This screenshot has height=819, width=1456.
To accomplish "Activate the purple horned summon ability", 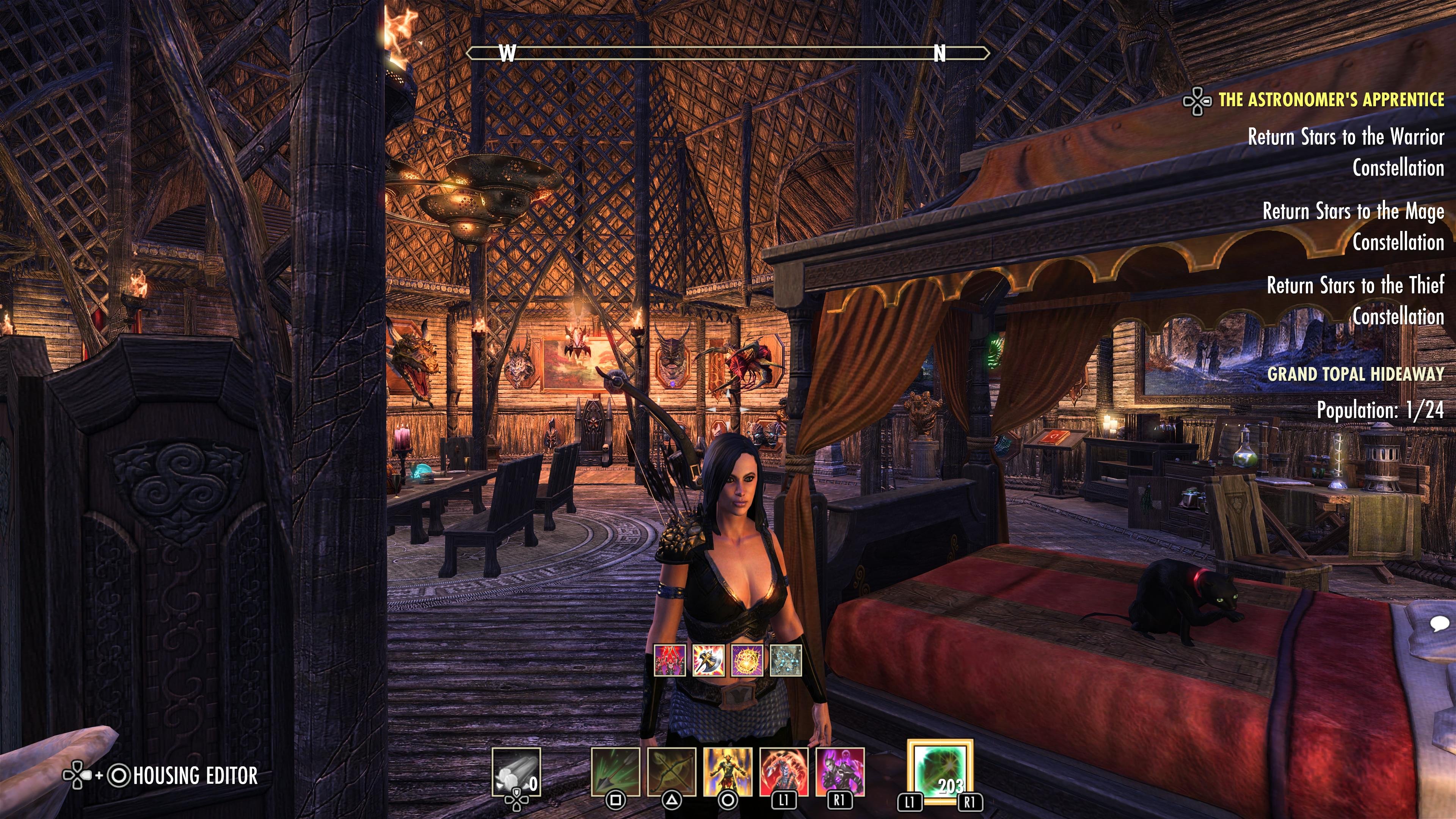I will (840, 772).
